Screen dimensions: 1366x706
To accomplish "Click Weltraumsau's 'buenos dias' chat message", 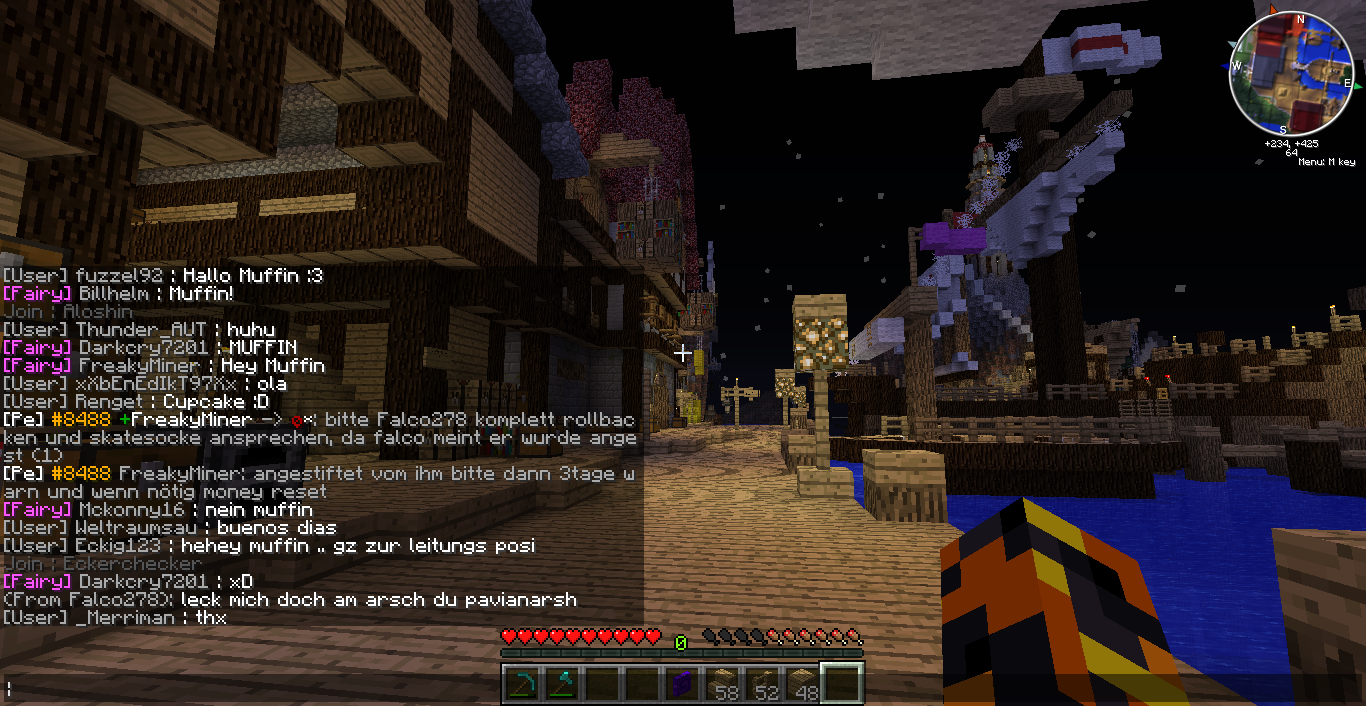I will pyautogui.click(x=170, y=528).
